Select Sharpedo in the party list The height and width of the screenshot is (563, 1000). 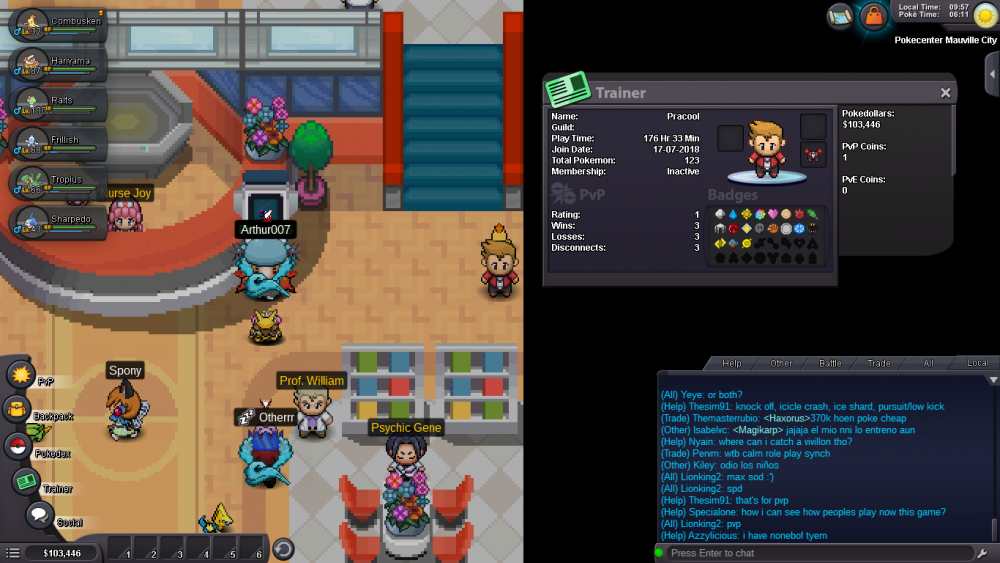[55, 222]
